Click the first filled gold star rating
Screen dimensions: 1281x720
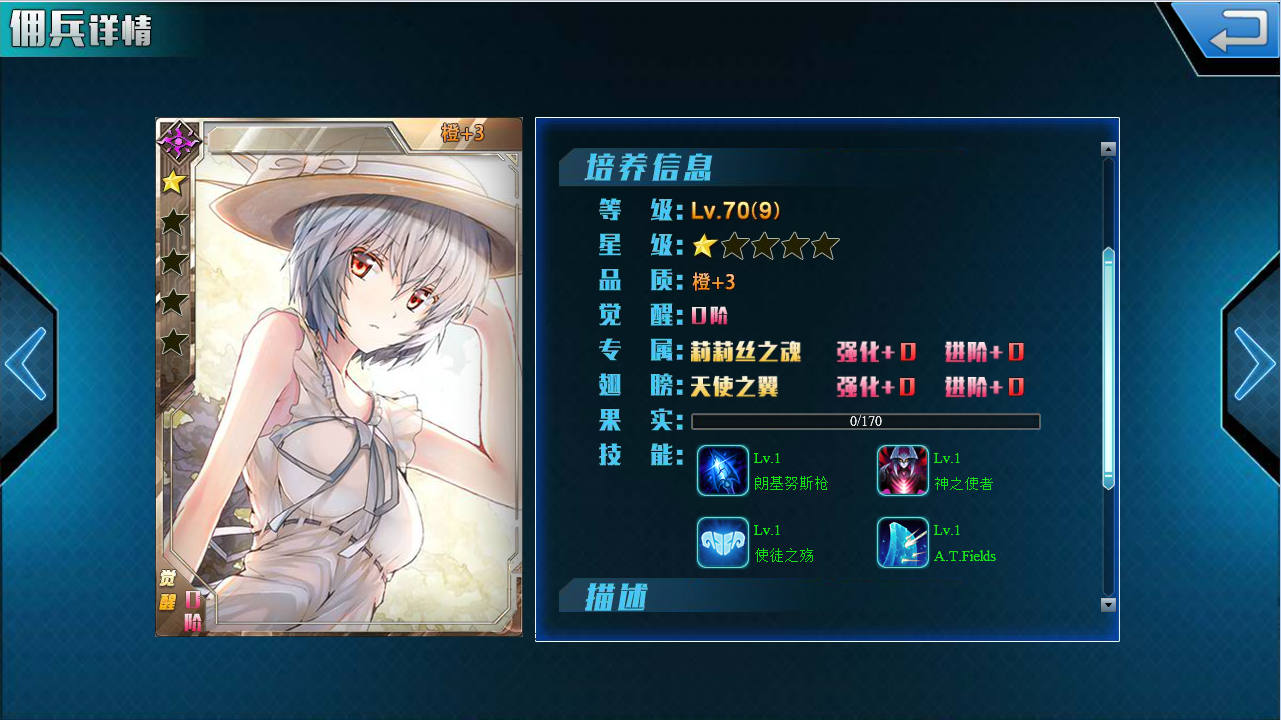[x=706, y=243]
